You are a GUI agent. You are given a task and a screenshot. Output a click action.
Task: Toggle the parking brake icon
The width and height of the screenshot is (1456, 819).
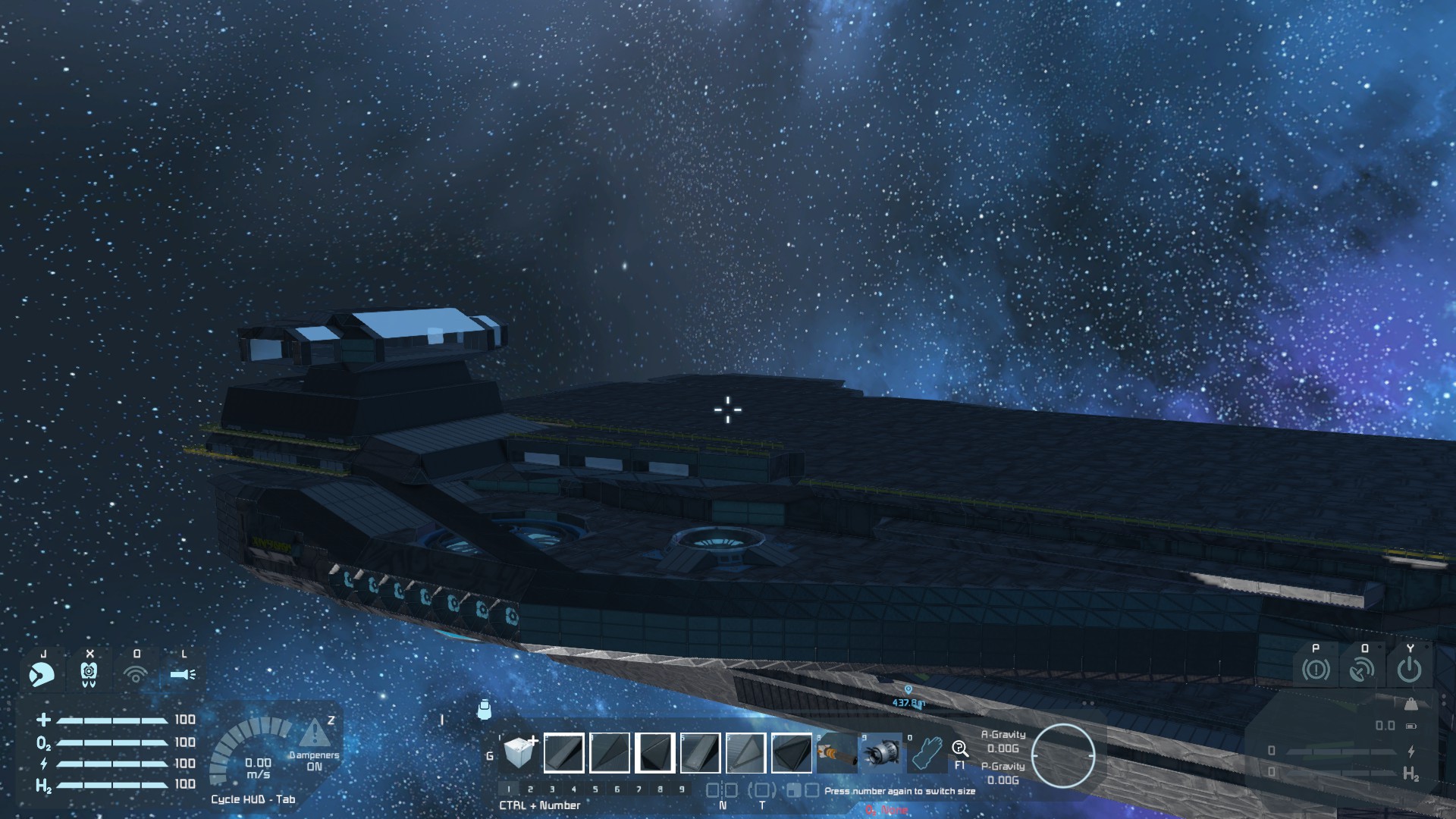click(1316, 670)
